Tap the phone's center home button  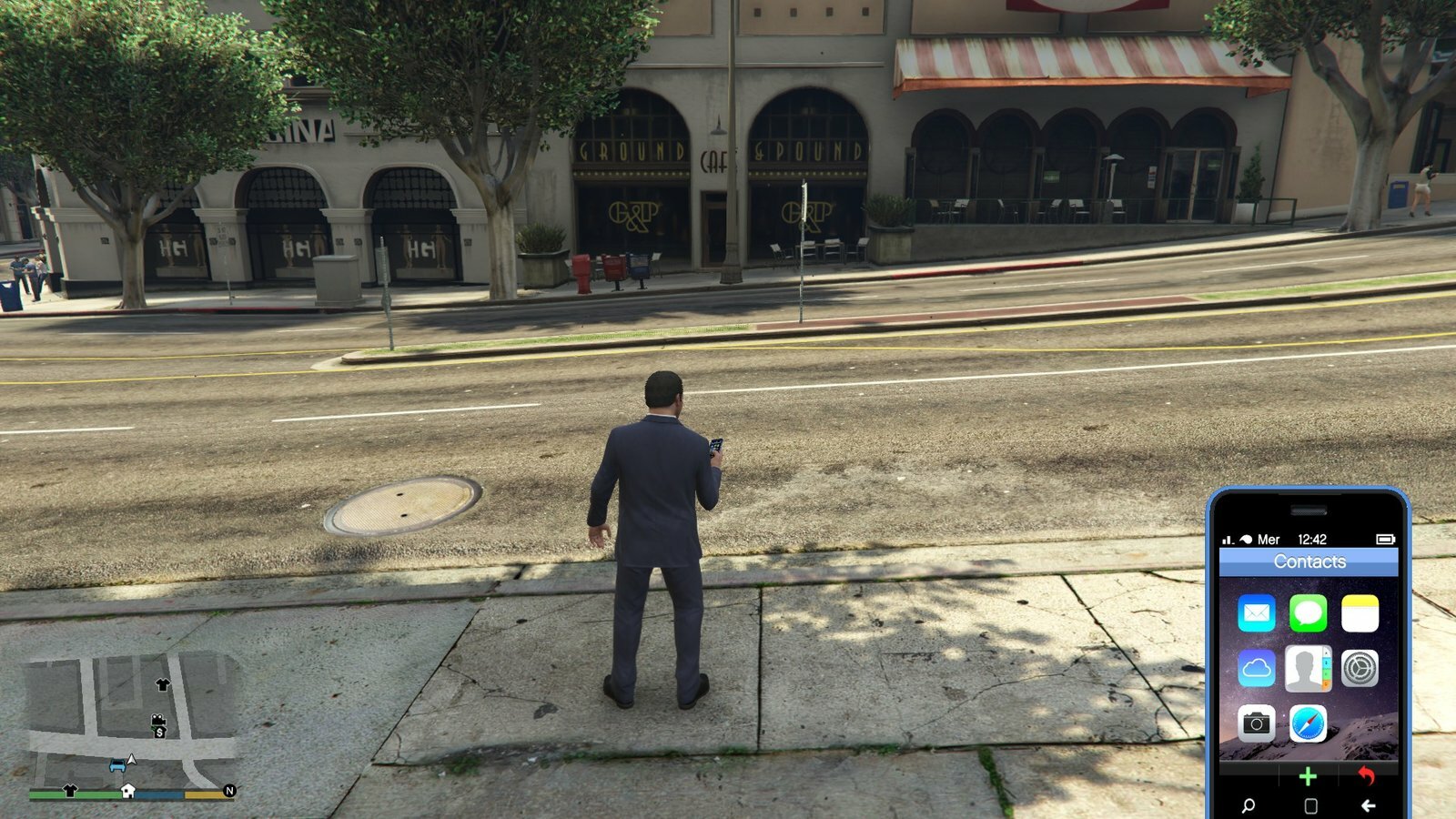1310,805
